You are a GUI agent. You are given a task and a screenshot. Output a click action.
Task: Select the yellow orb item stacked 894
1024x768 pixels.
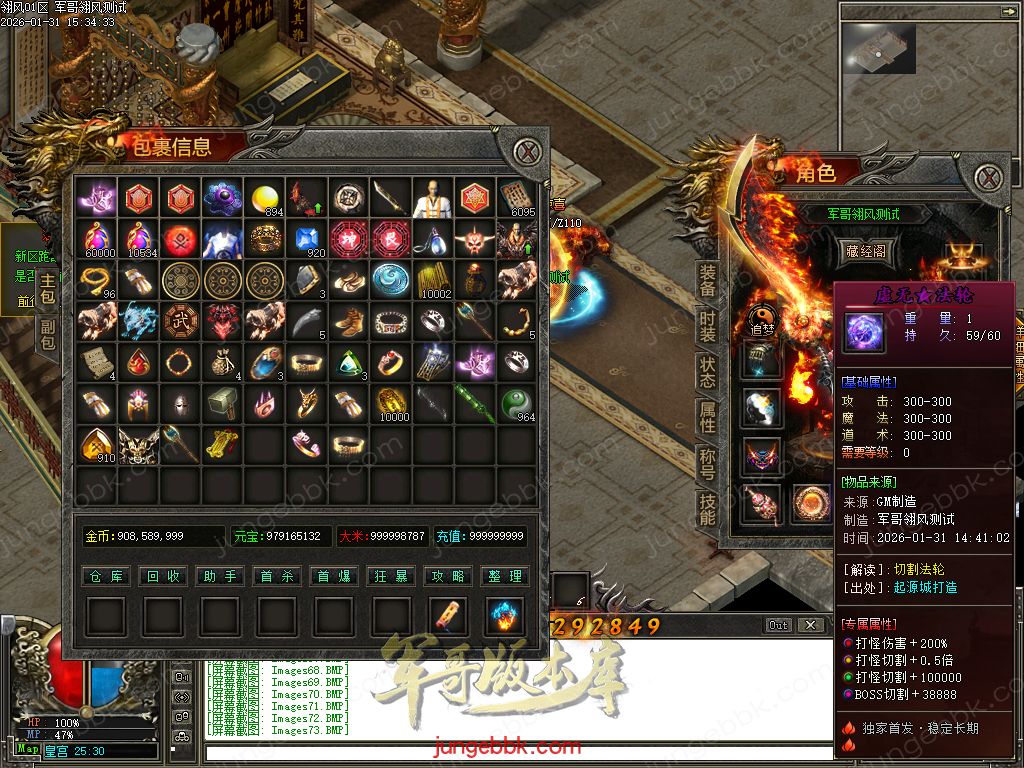265,198
